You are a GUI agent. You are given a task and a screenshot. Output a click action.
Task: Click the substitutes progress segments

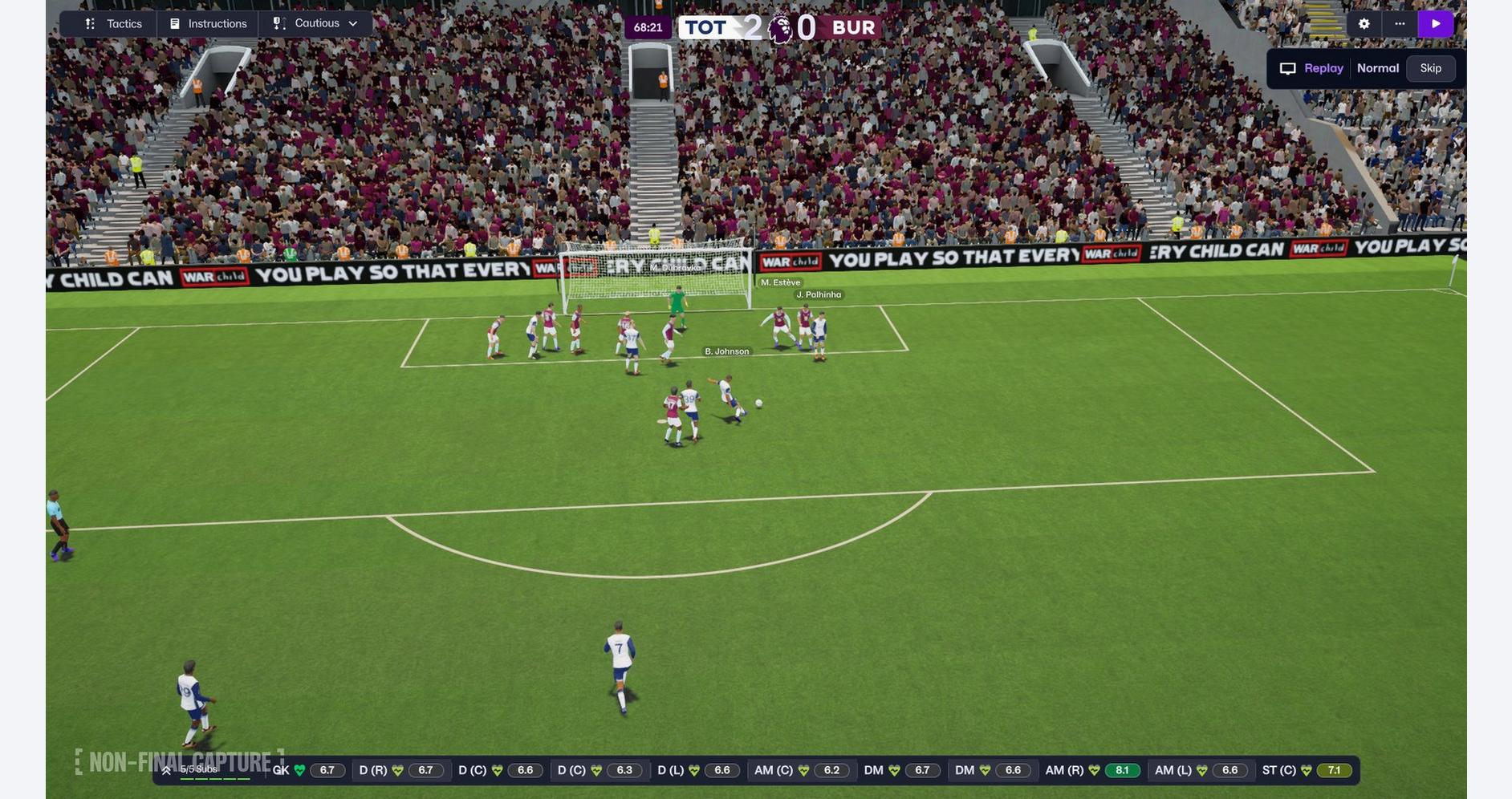point(214,778)
